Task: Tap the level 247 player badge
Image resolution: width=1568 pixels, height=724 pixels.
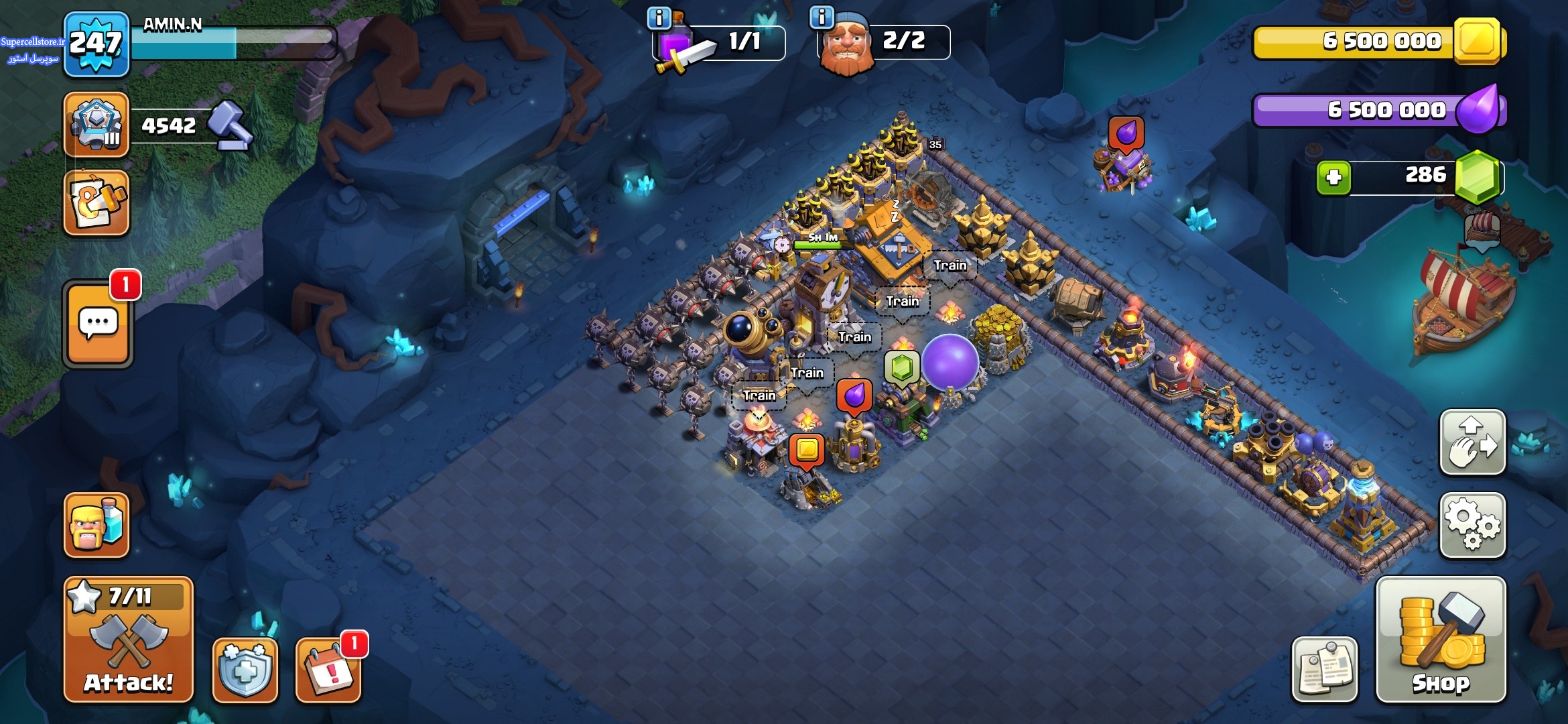Action: (96, 44)
